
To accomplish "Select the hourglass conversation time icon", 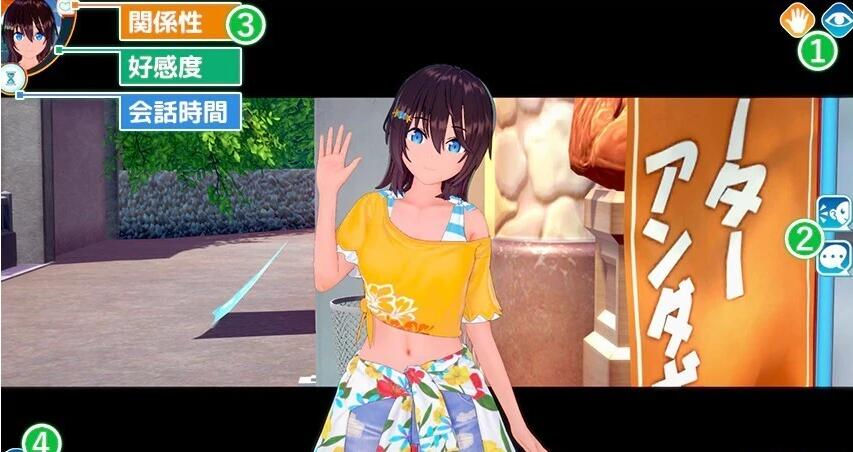I will click(11, 79).
